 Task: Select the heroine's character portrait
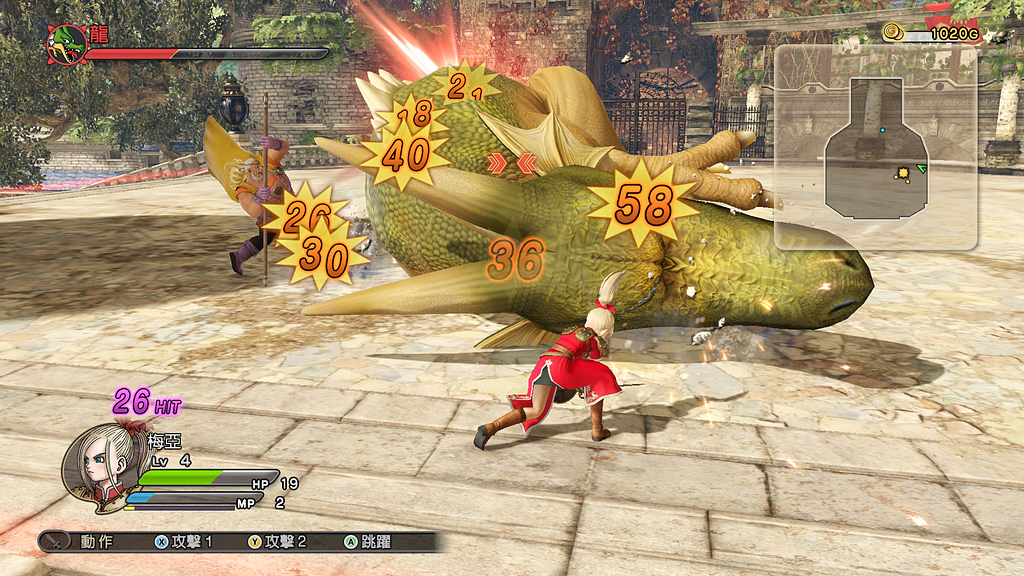96,469
